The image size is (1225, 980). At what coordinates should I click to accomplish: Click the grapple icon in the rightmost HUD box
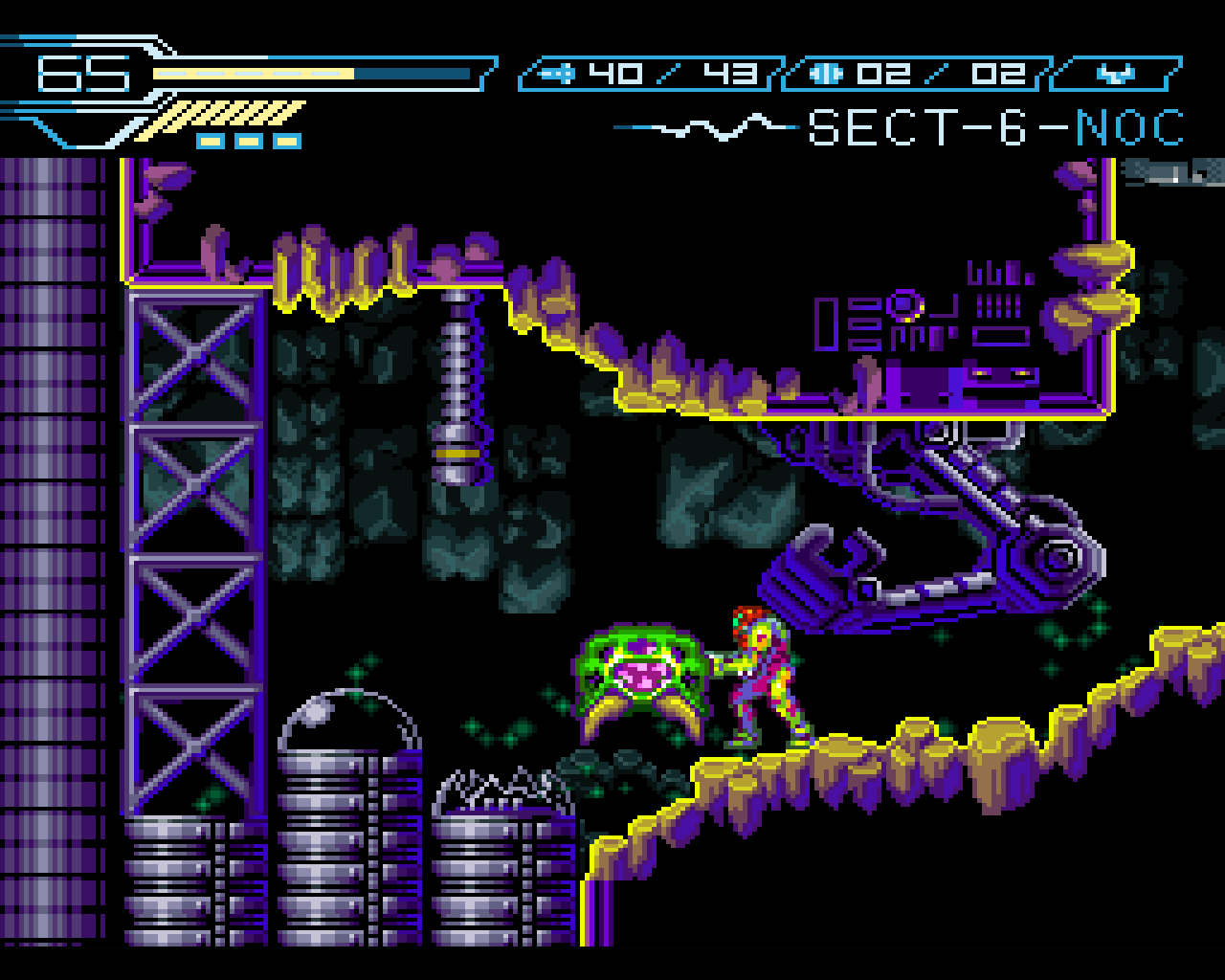point(1118,72)
